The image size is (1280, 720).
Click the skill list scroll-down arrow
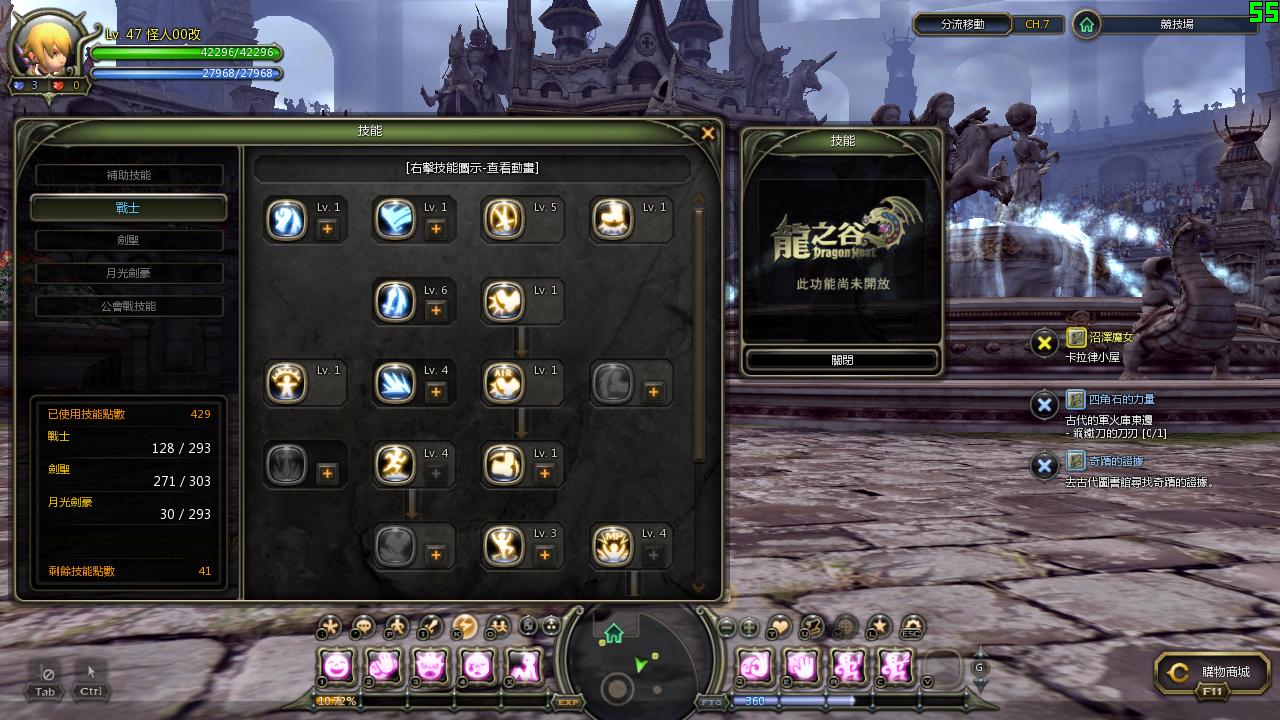(698, 589)
